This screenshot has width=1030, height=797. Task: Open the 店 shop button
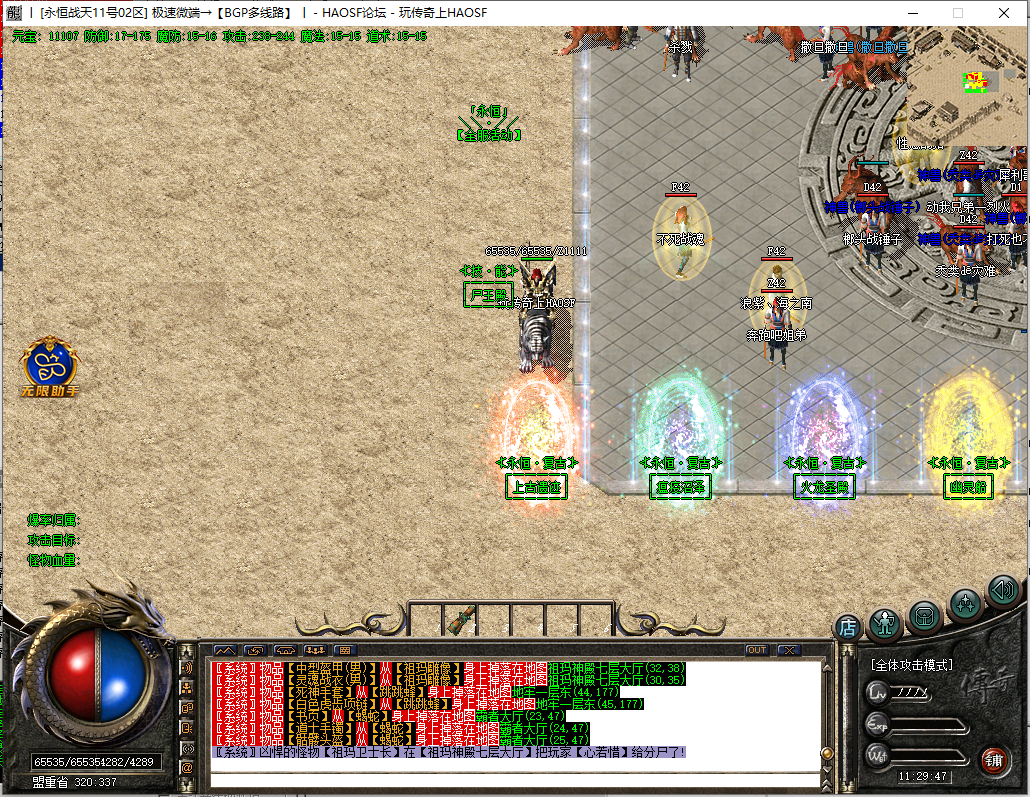[848, 628]
